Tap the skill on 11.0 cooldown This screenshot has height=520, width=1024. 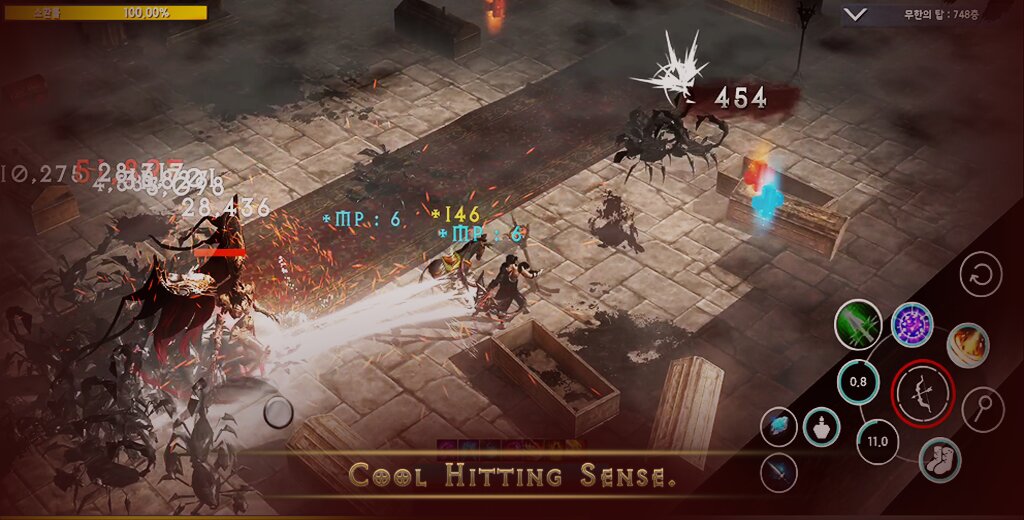[877, 441]
